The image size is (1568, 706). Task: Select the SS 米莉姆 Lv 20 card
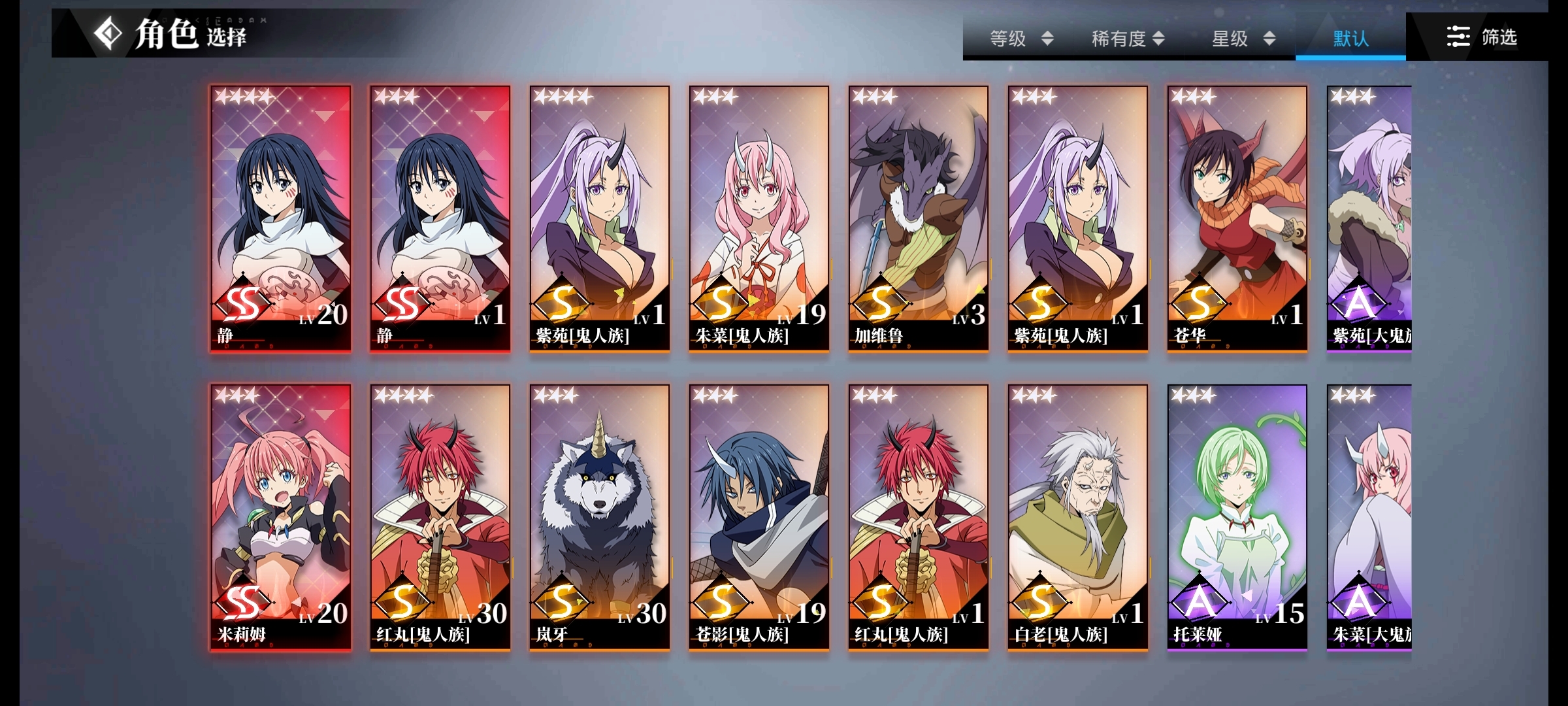point(281,517)
